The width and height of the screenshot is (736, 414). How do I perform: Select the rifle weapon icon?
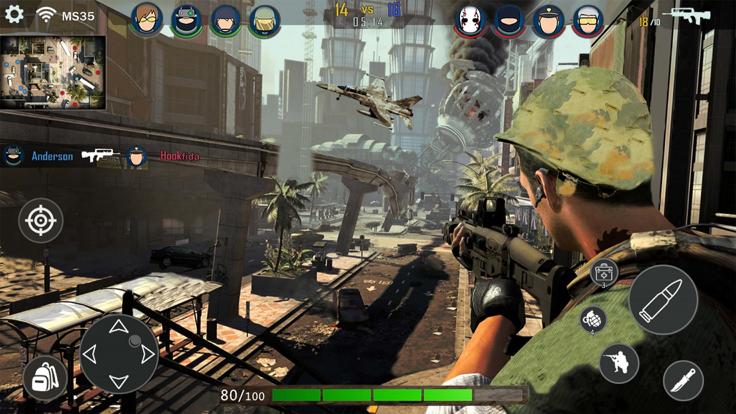688,16
